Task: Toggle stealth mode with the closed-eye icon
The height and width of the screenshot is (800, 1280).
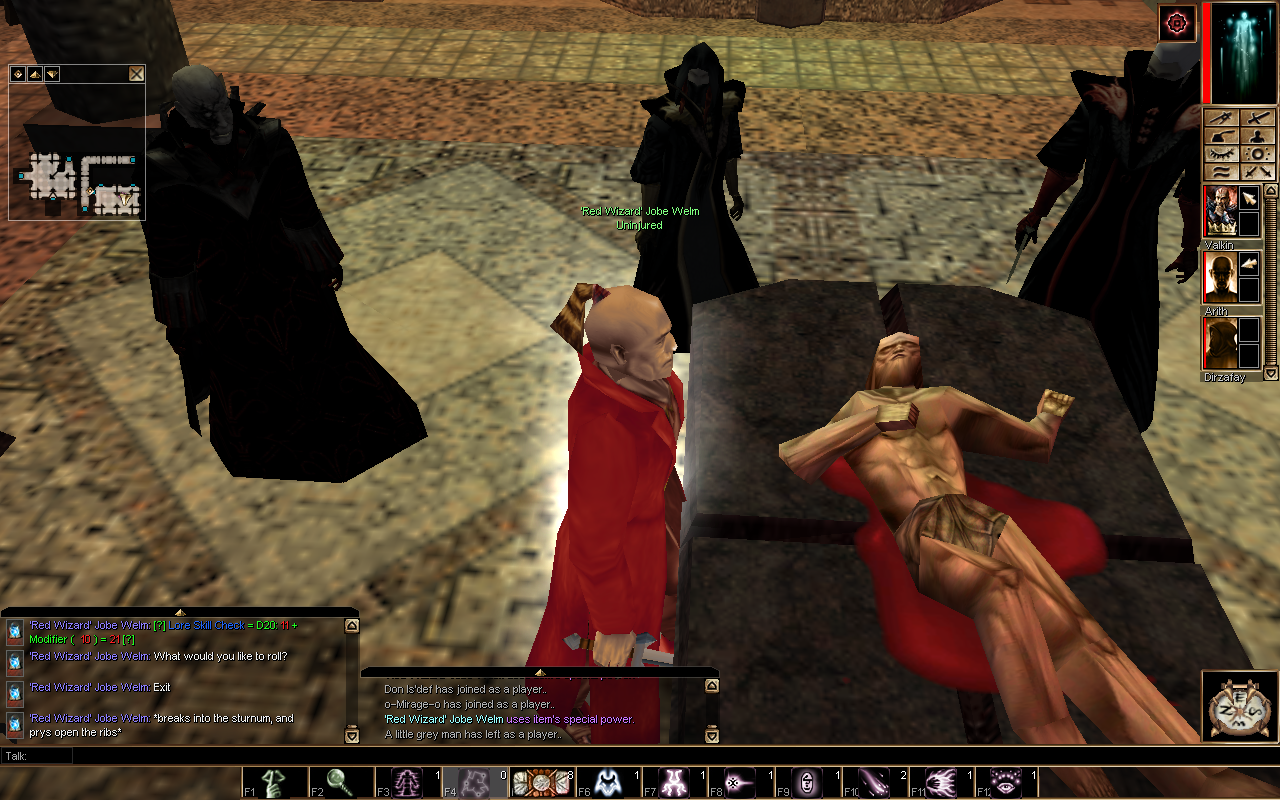Action: (x=1219, y=153)
